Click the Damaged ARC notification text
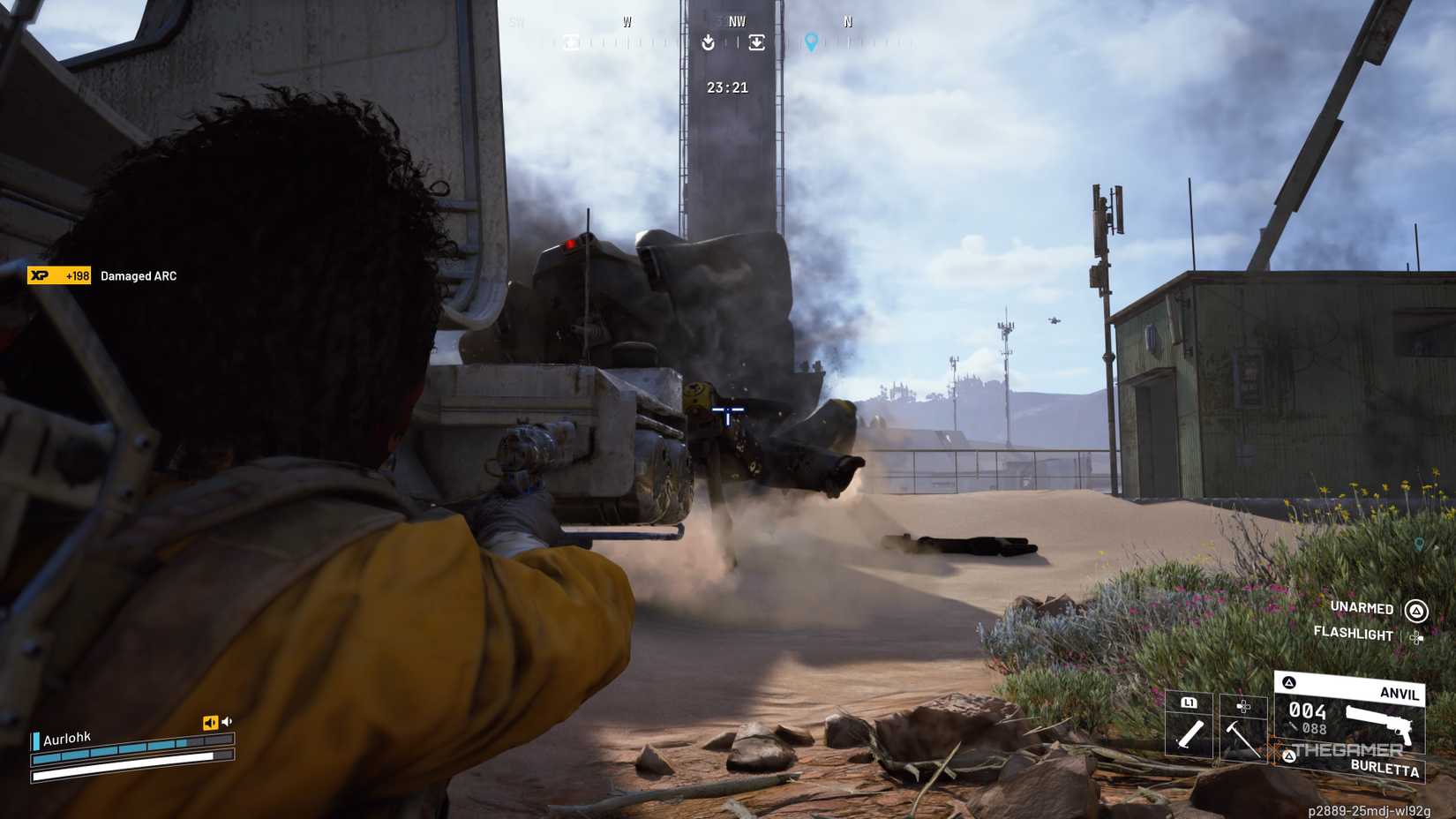 138,275
